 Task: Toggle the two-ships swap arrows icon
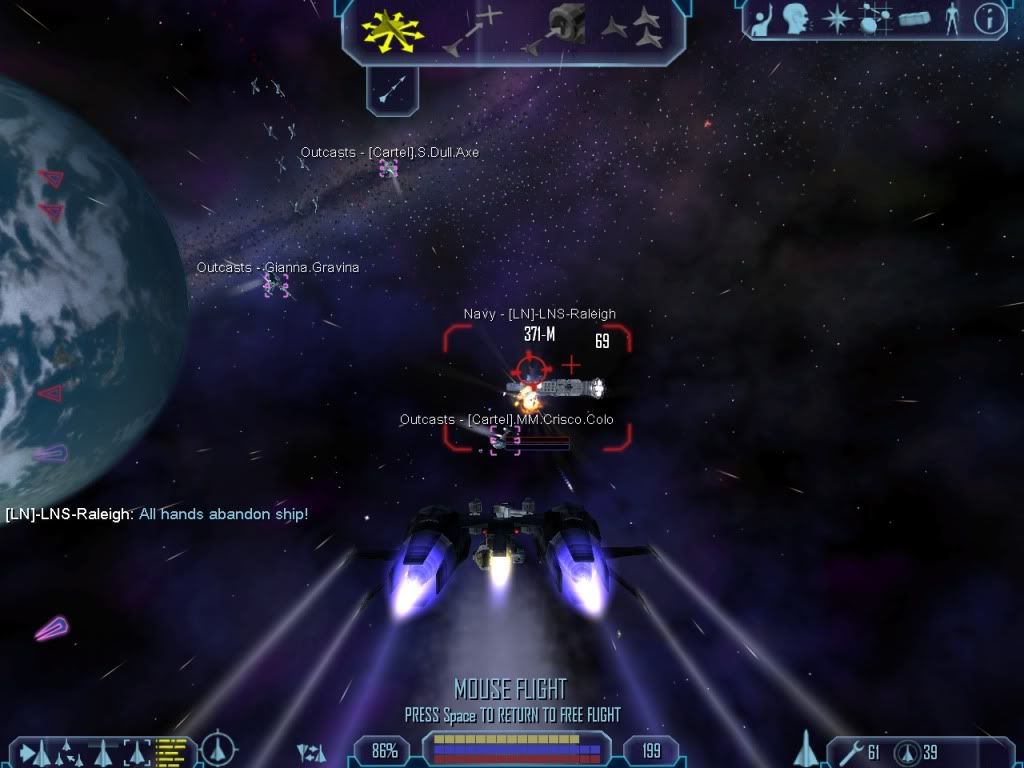[311, 751]
